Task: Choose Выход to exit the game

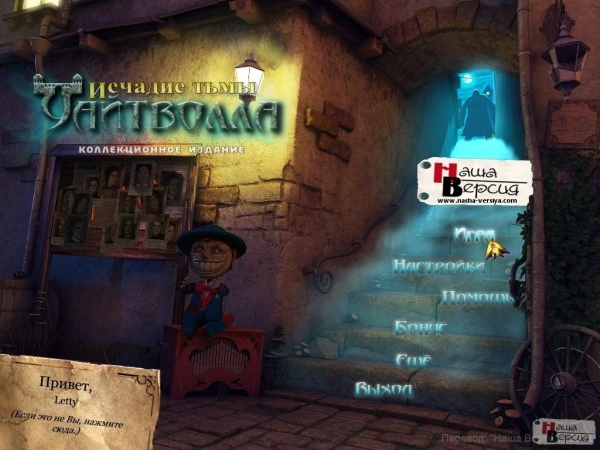Action: click(383, 389)
